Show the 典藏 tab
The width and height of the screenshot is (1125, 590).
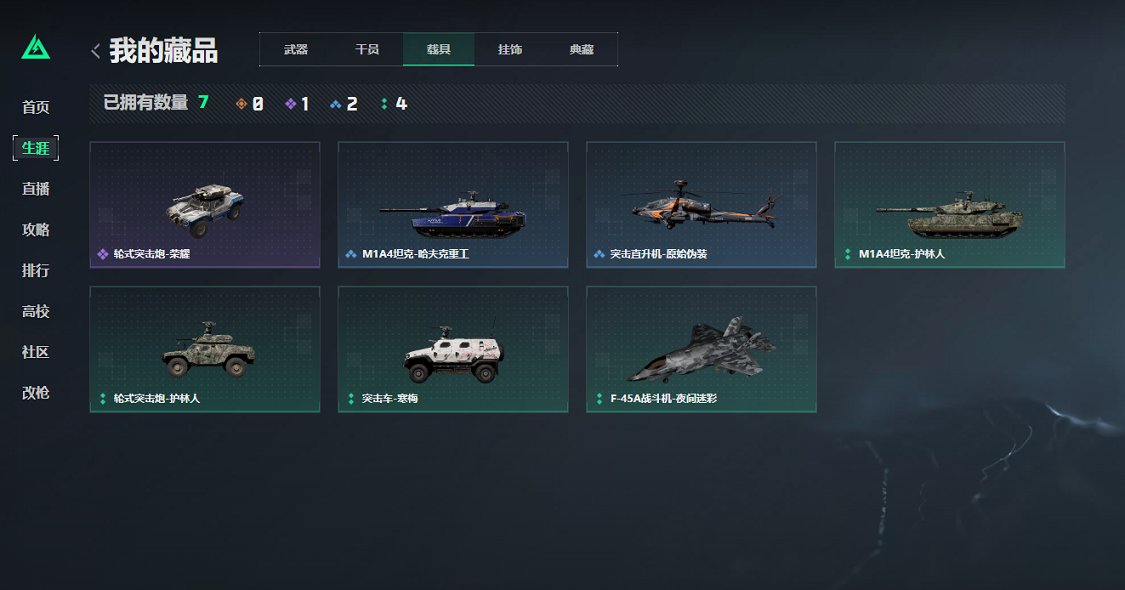tap(581, 49)
